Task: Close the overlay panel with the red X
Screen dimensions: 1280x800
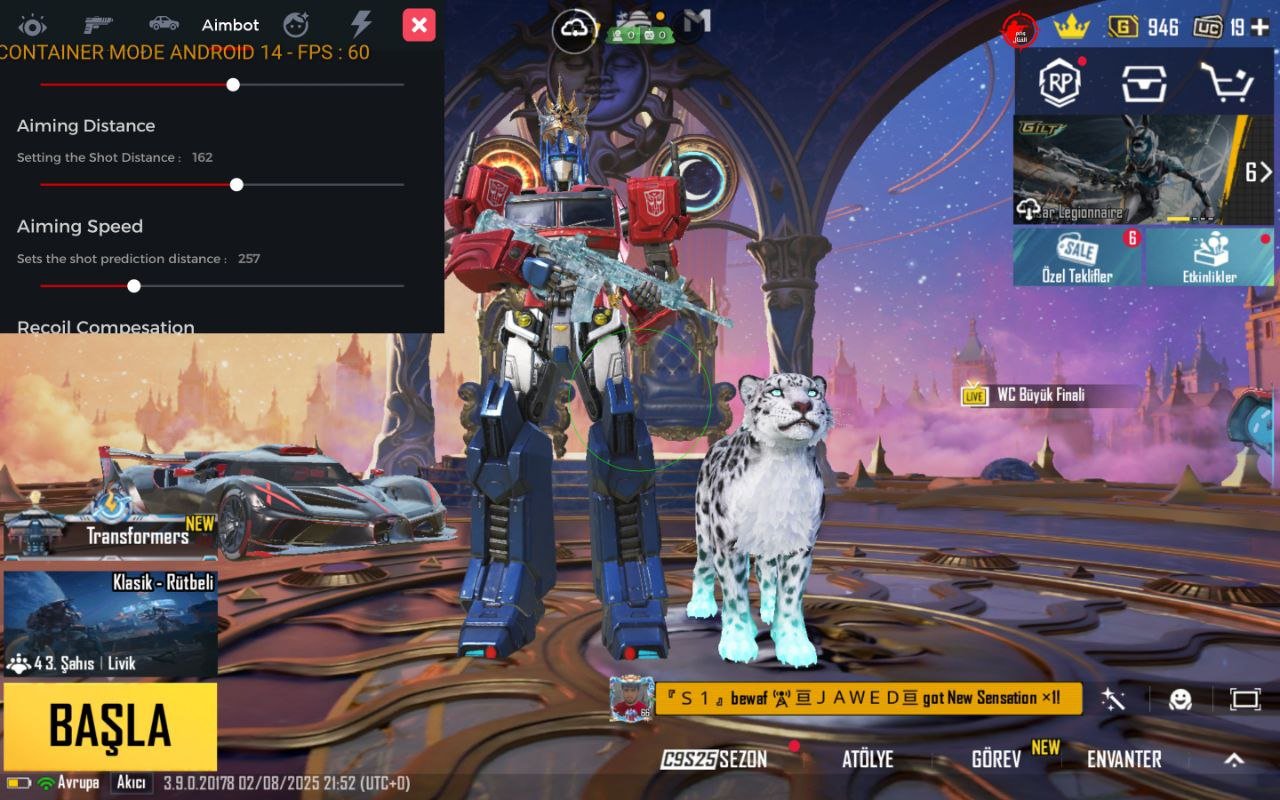Action: 419,25
